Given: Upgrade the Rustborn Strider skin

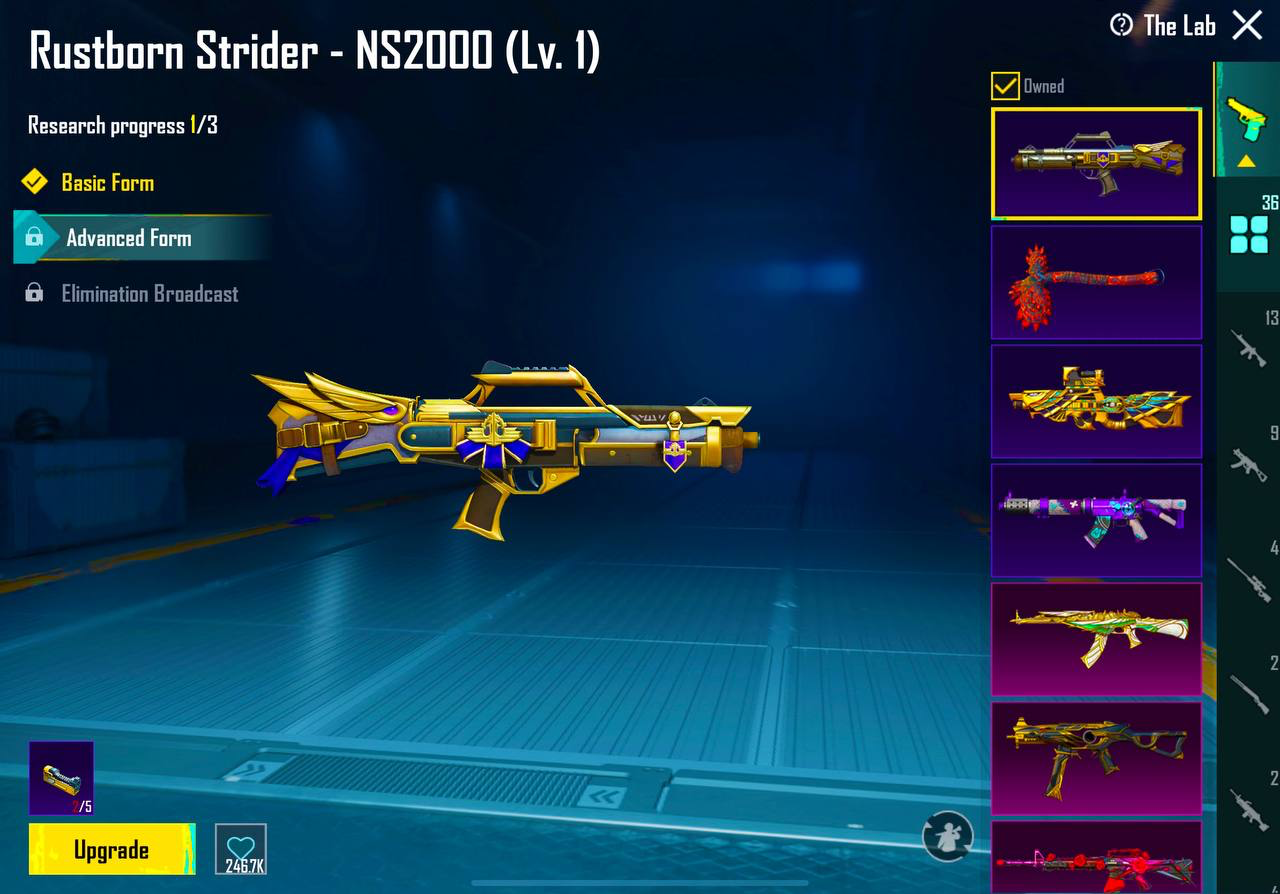Looking at the screenshot, I should [111, 849].
